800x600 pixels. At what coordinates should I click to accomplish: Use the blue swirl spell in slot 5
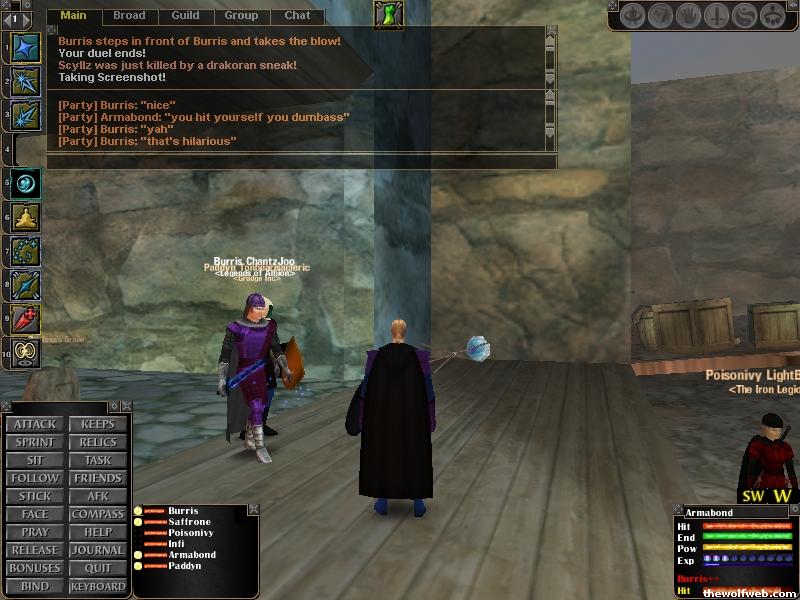[x=26, y=183]
